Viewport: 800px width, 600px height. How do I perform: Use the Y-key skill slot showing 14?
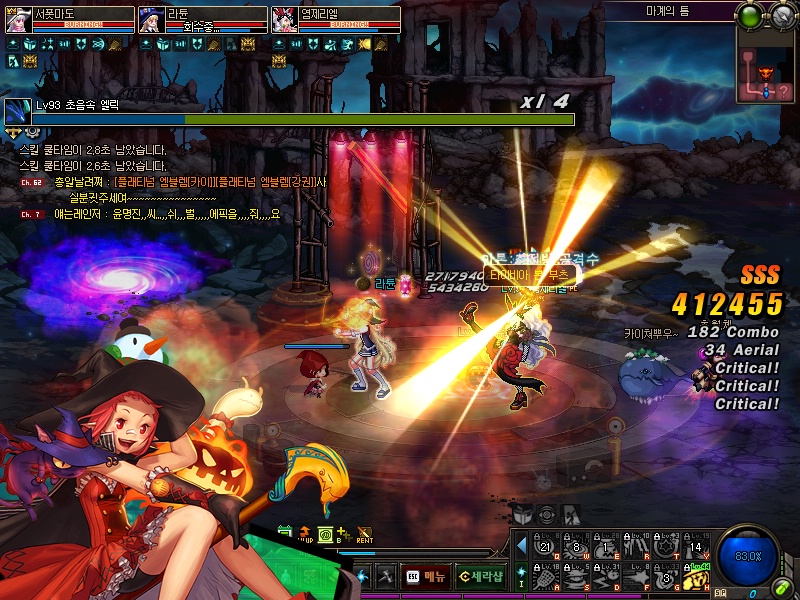697,546
